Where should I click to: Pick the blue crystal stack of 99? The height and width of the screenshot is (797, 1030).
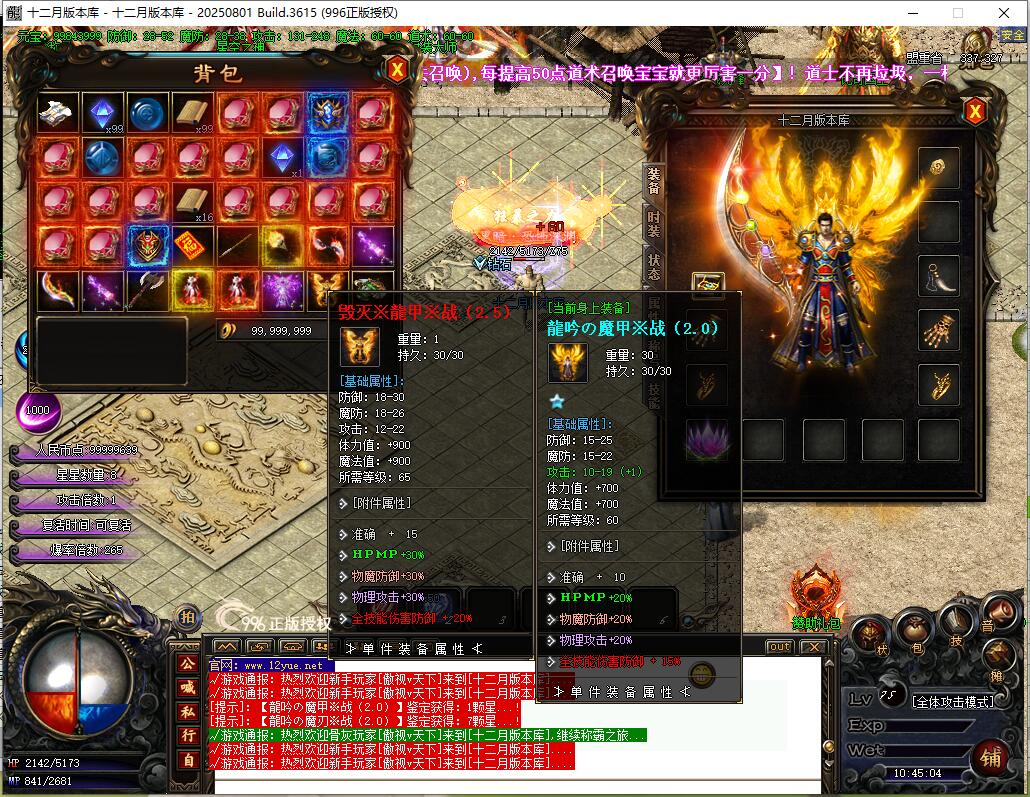103,112
